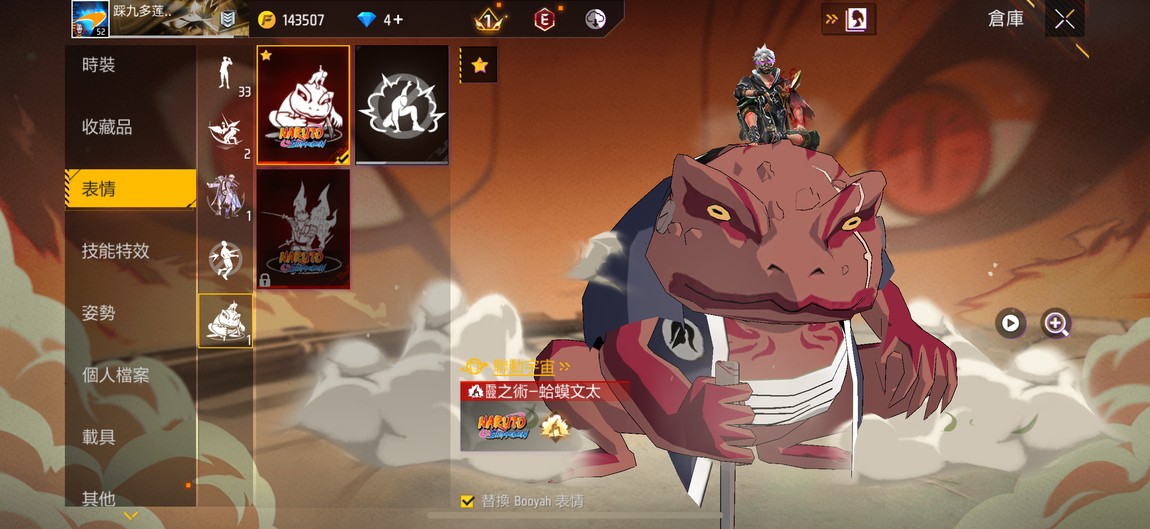This screenshot has width=1150, height=529.
Task: Select the locked Naruto emote tile
Action: [303, 228]
